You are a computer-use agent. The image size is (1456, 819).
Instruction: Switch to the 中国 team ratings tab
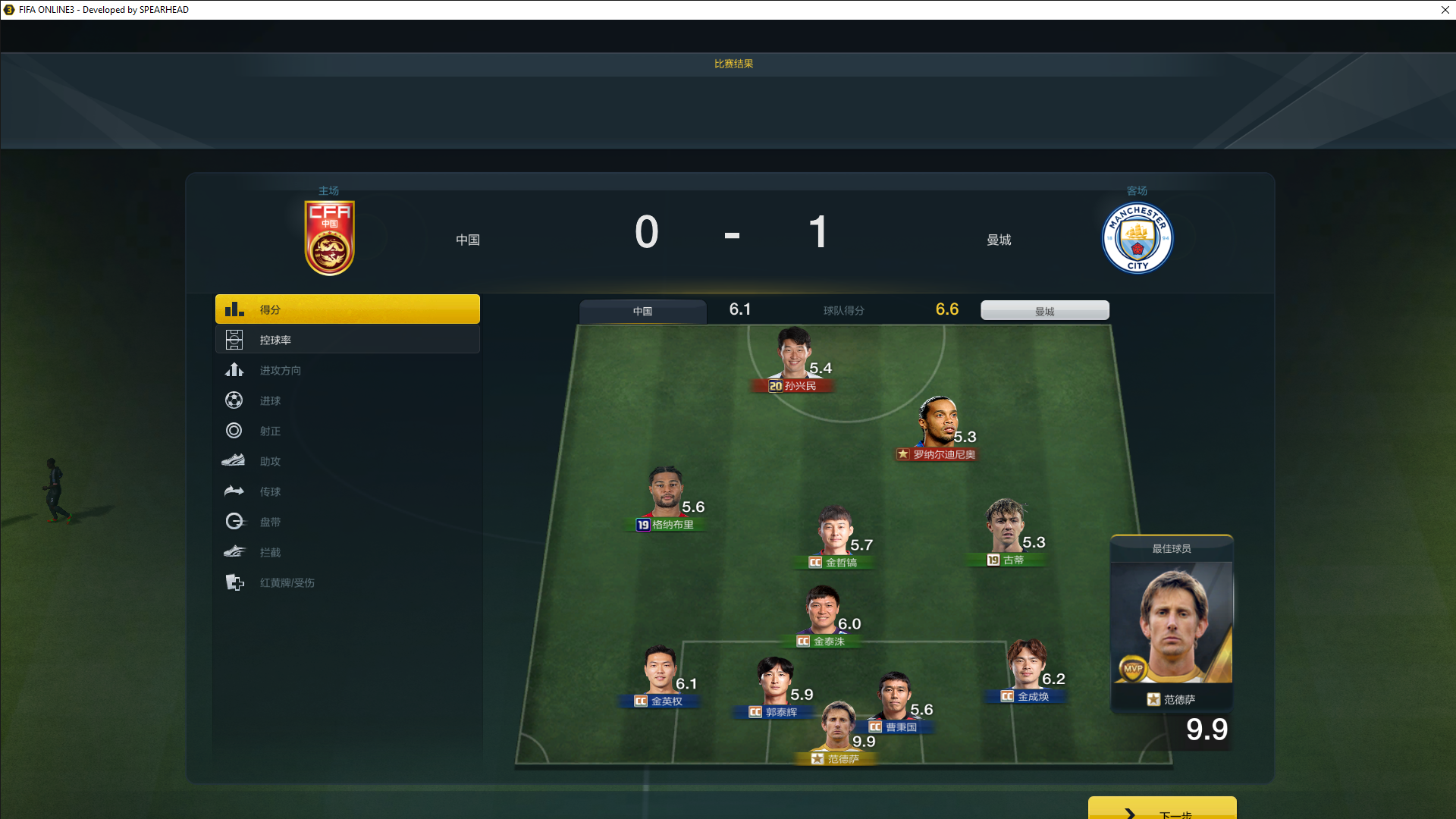(642, 311)
